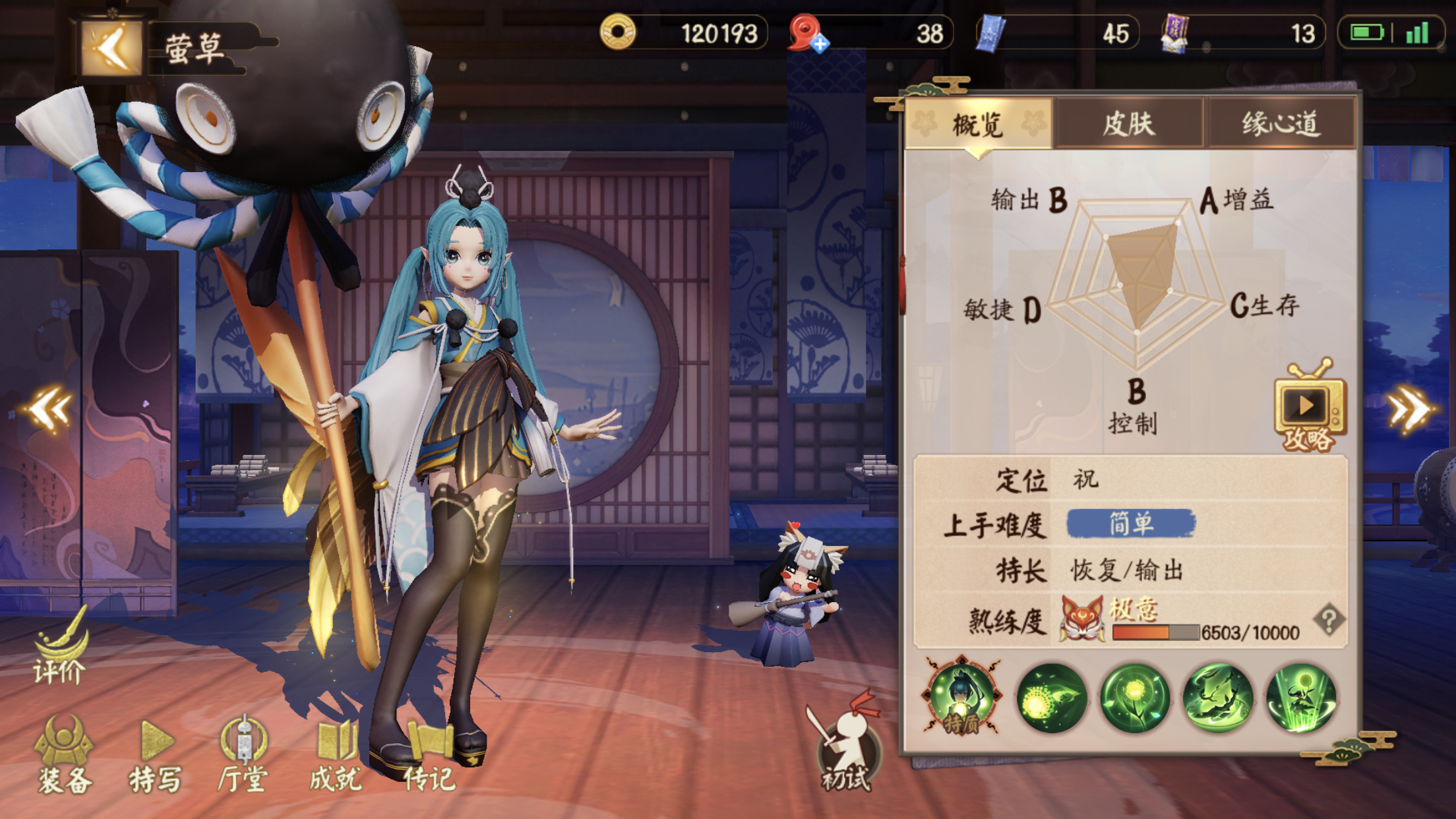
Task: Go back using the arrow button
Action: 112,49
